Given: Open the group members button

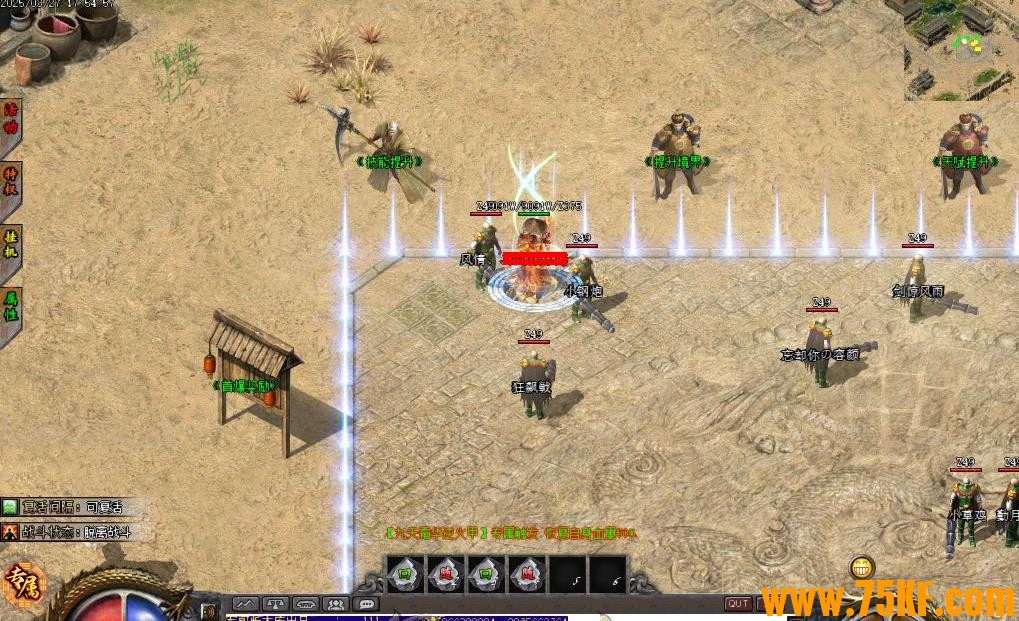Looking at the screenshot, I should (x=336, y=604).
